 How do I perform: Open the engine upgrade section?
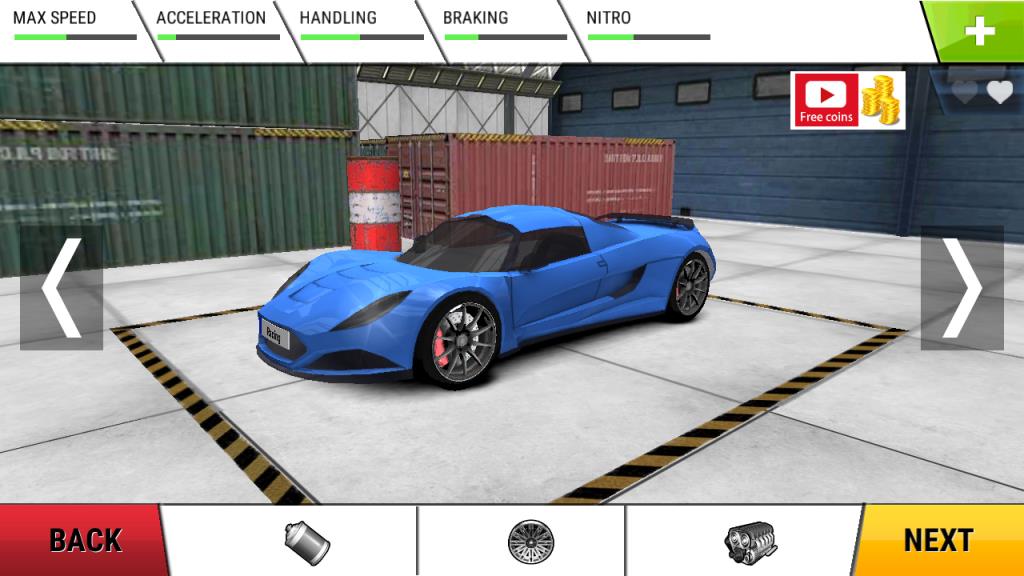750,541
